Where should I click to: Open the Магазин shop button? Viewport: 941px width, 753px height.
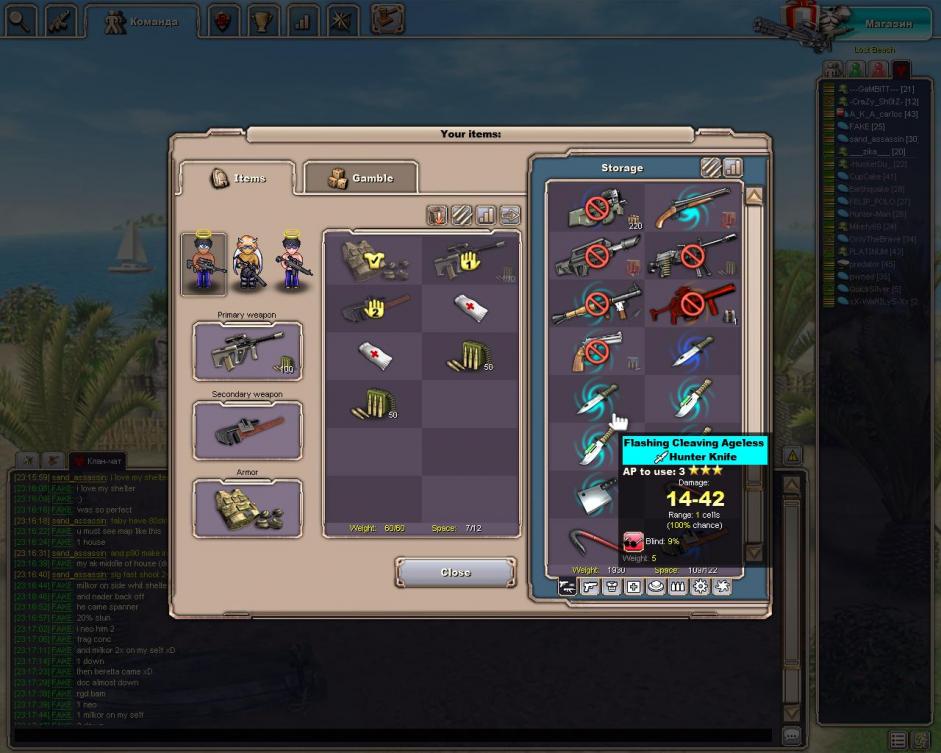[886, 22]
